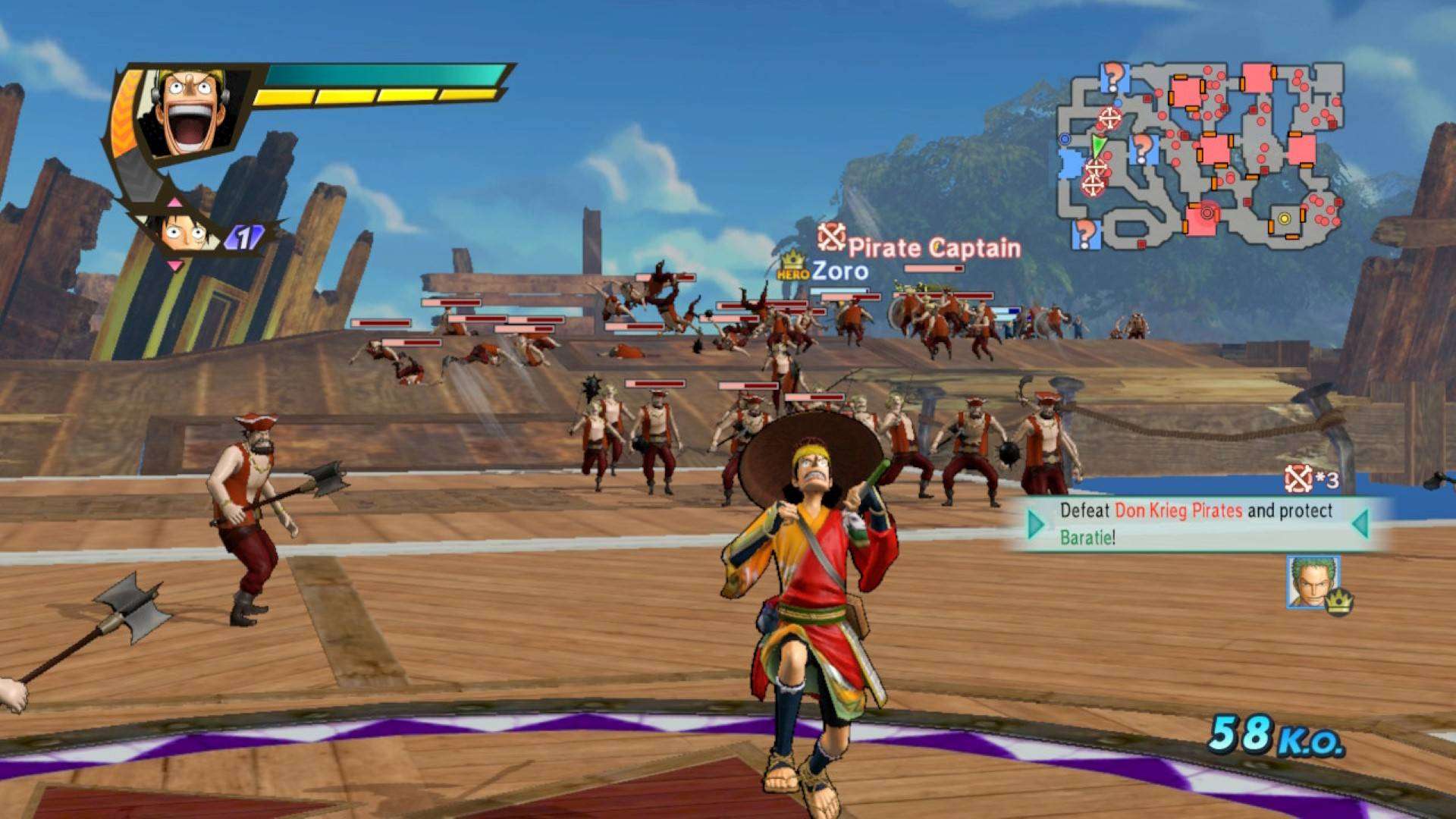Viewport: 1456px width, 819px height.
Task: Select the Pirate Captain target marker
Action: point(831,238)
